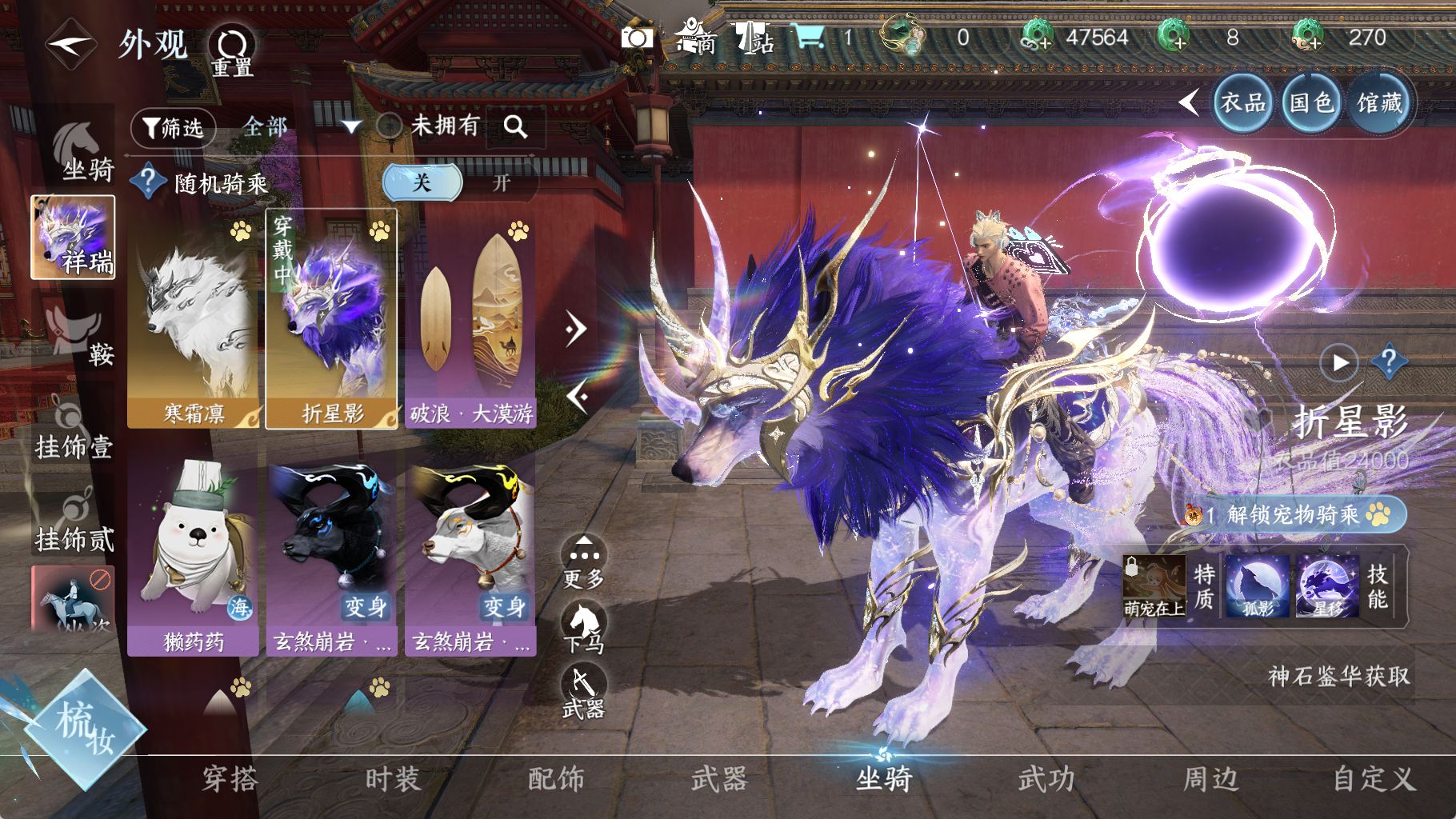Reset appearance with the 重置 button
This screenshot has width=1456, height=819.
pos(232,50)
